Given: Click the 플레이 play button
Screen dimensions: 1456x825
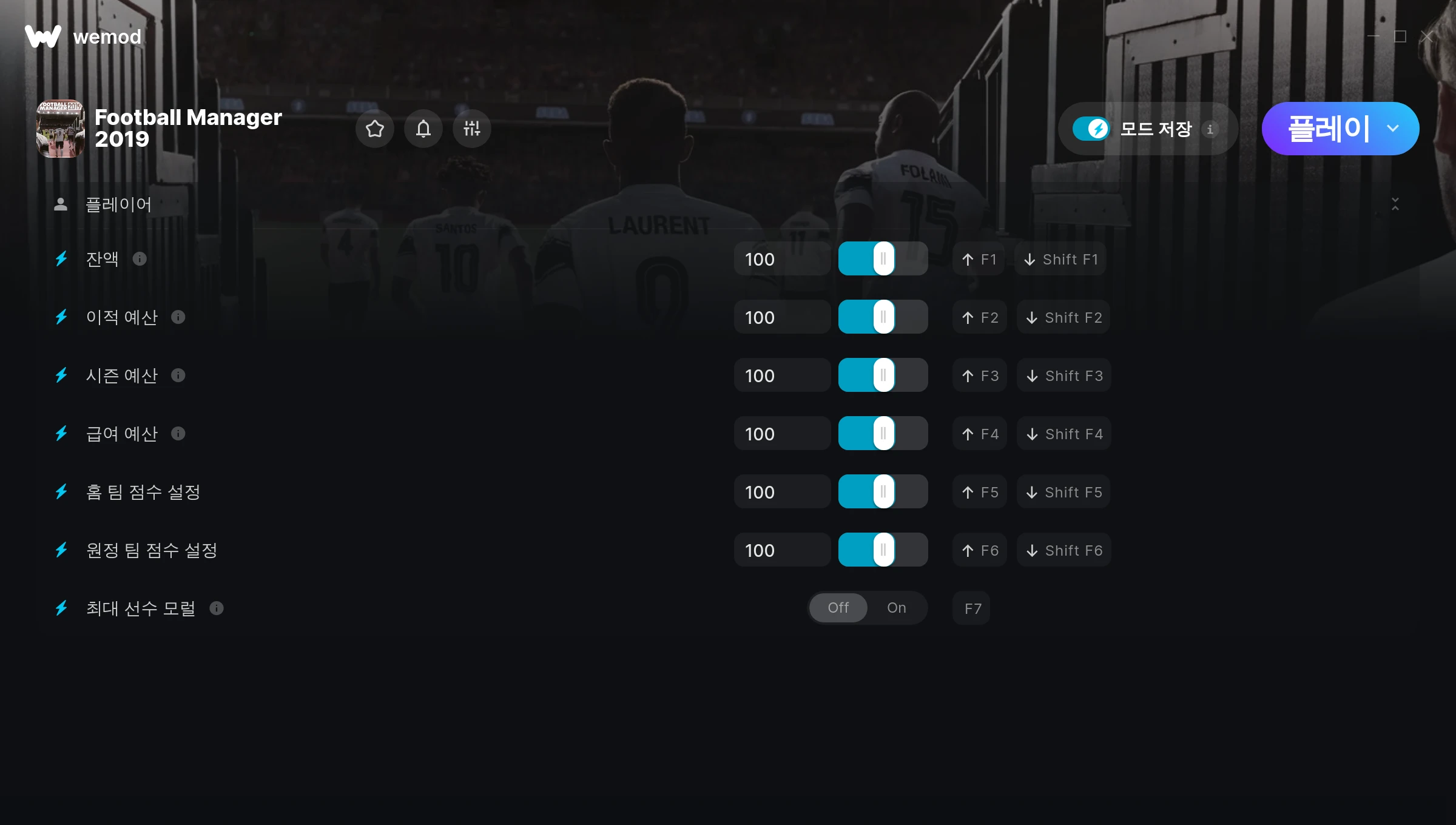Looking at the screenshot, I should tap(1327, 129).
